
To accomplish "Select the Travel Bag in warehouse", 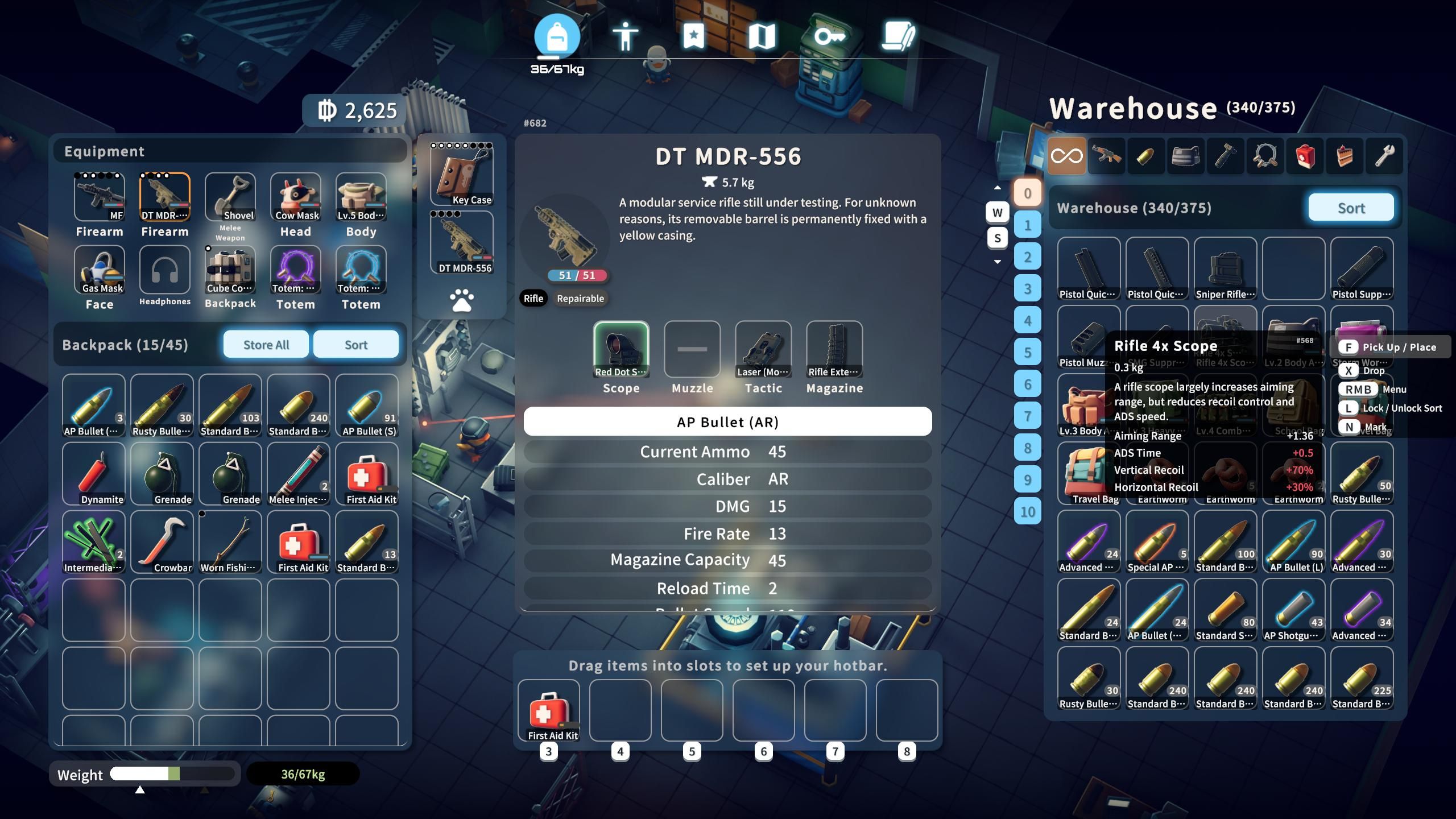I will [1089, 474].
